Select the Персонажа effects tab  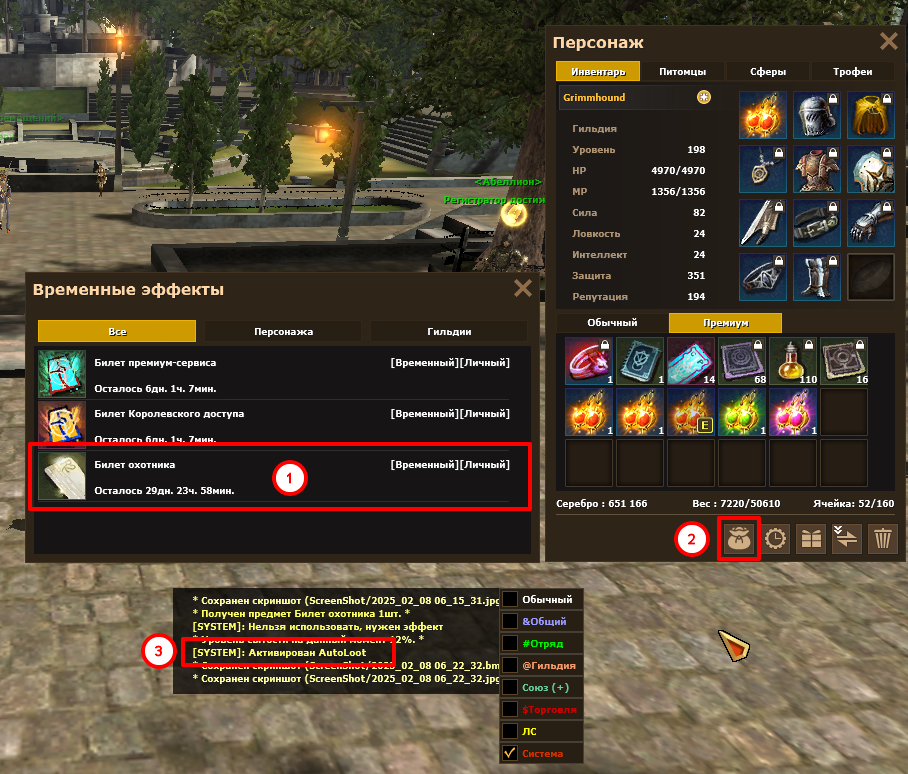click(x=283, y=331)
